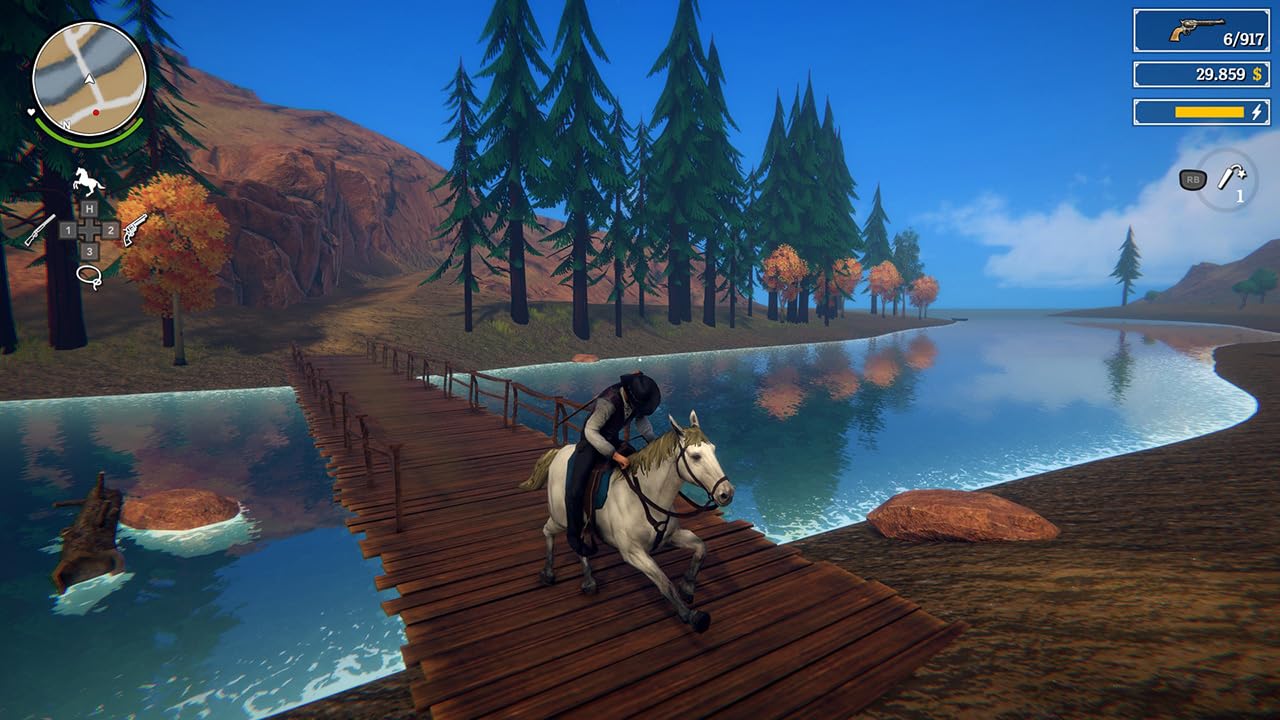1280x720 pixels.
Task: Select weapon slot 2 on the d-pad
Action: point(110,230)
